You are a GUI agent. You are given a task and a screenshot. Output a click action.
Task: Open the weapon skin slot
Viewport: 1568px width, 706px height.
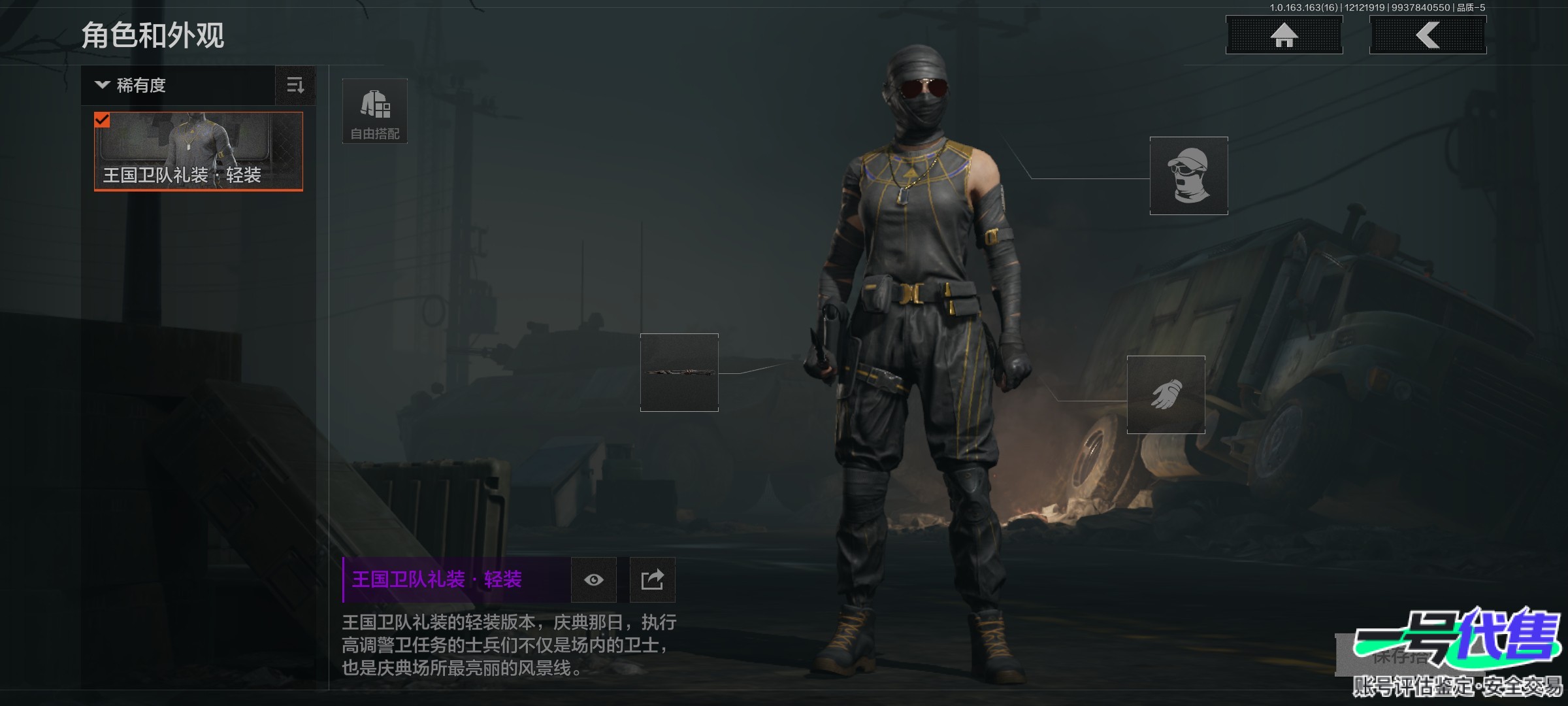tap(679, 373)
